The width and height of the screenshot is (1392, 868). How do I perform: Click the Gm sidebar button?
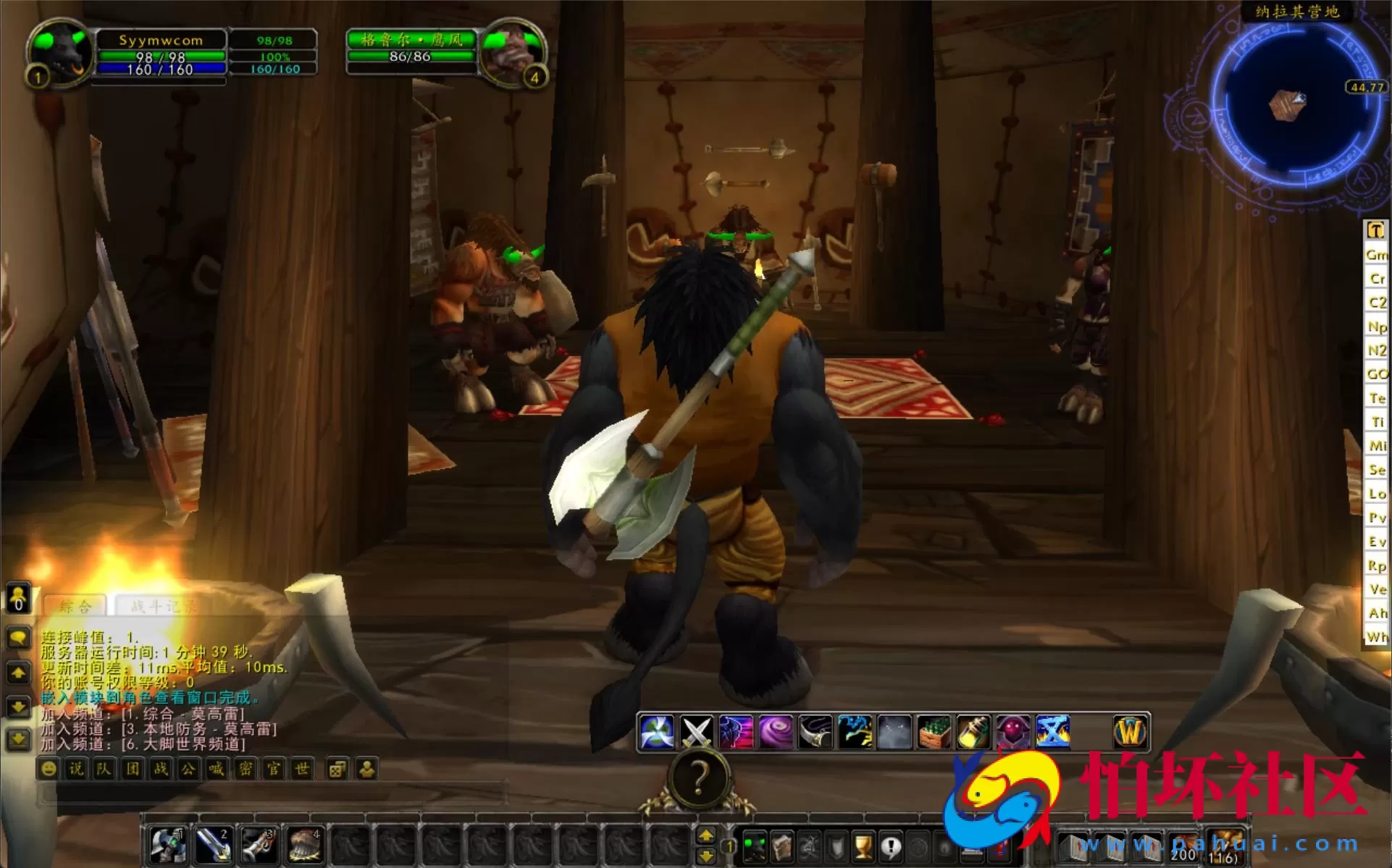(1376, 255)
